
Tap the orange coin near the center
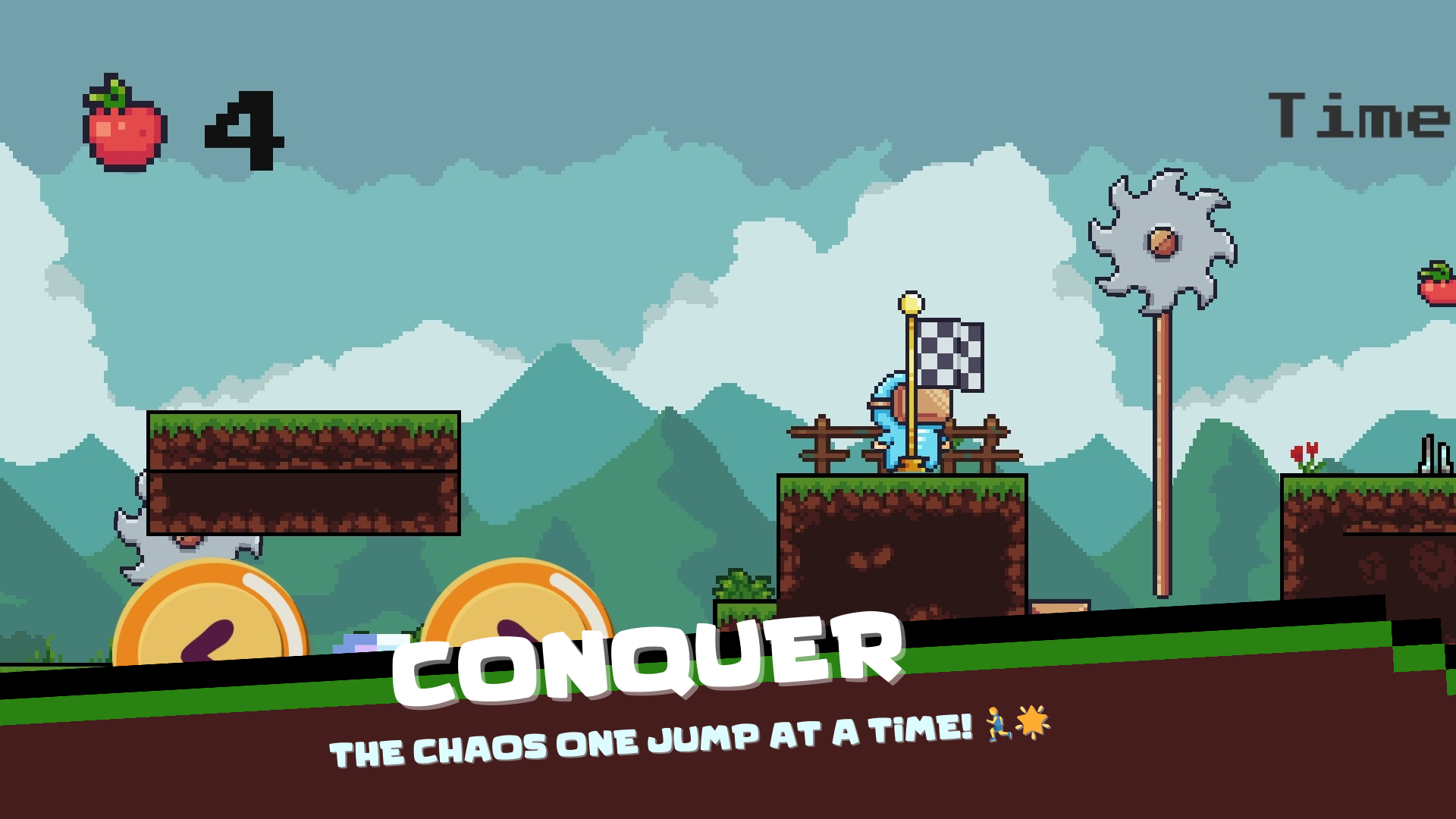tap(523, 599)
